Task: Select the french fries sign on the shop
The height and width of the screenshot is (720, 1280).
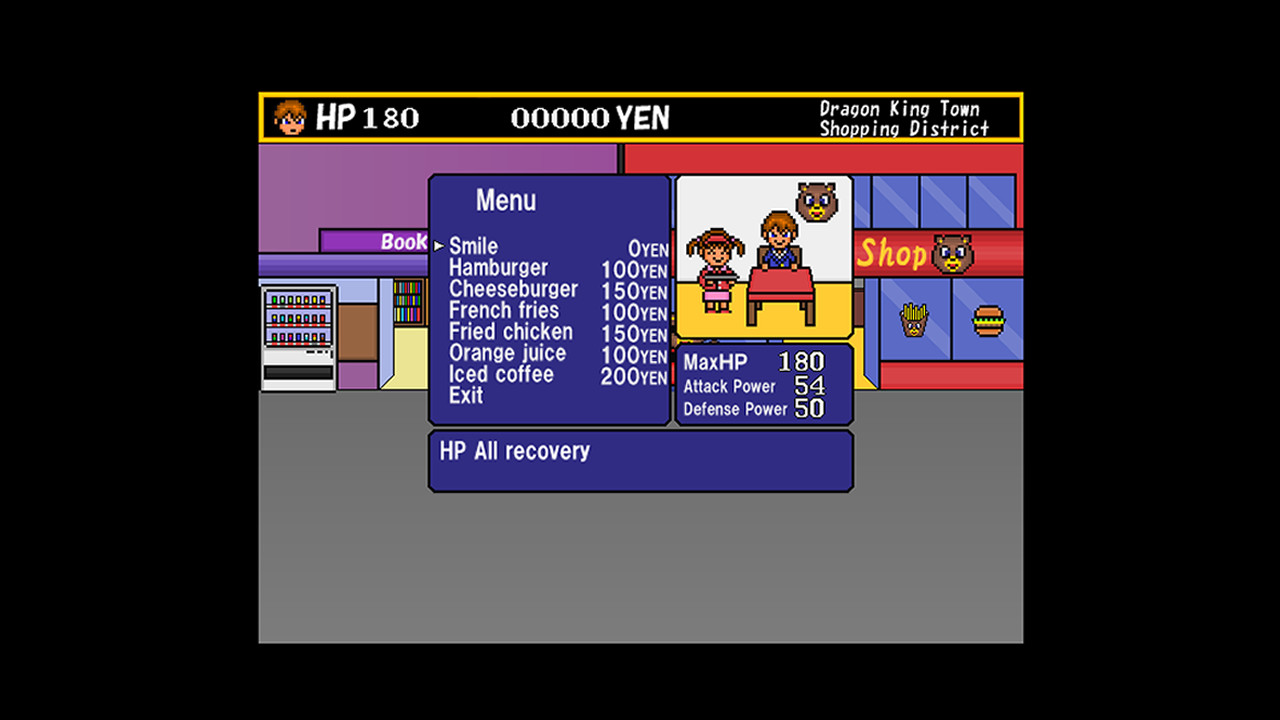Action: pos(915,320)
